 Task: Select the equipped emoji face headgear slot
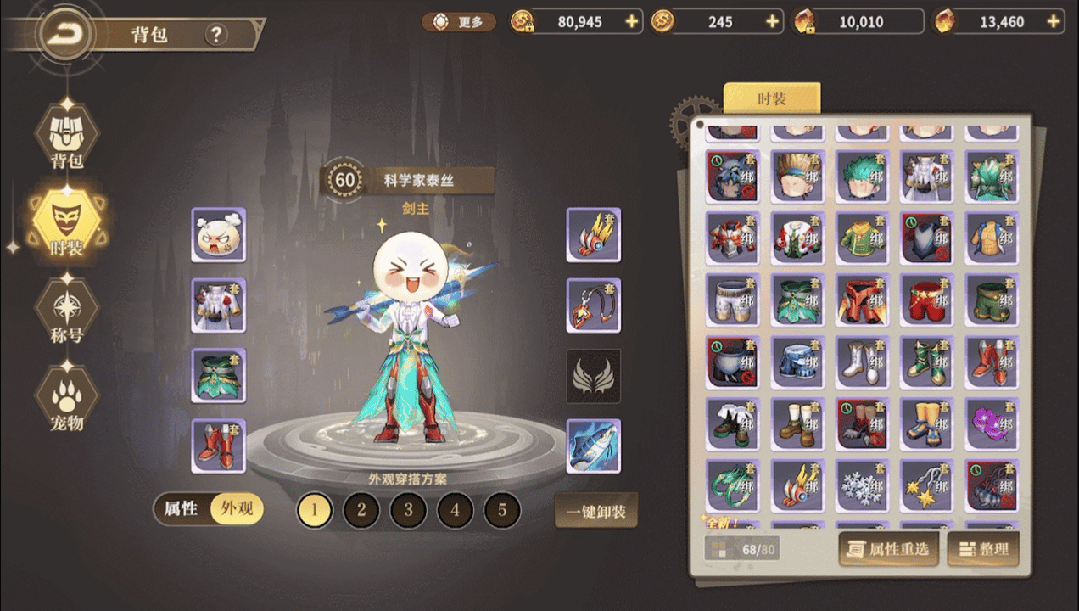[x=219, y=235]
